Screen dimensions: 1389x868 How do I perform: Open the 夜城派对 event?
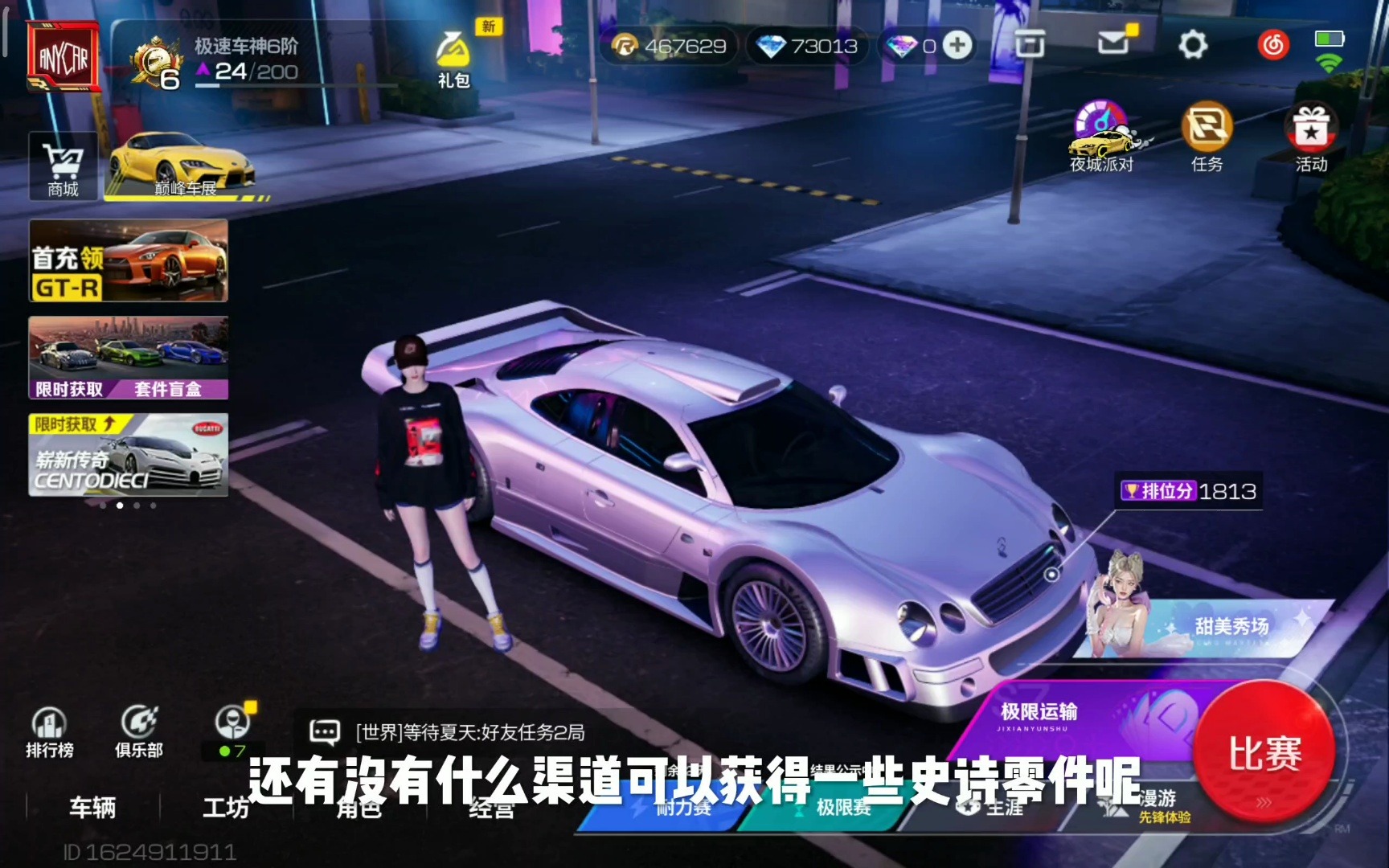coord(1102,137)
